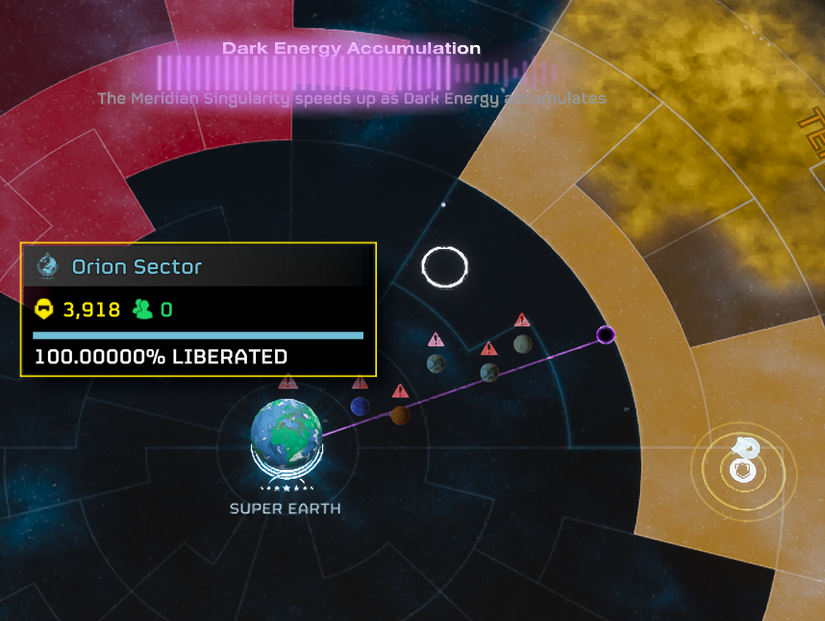Image resolution: width=825 pixels, height=621 pixels.
Task: Select the Super Earth planet marker
Action: tap(288, 434)
